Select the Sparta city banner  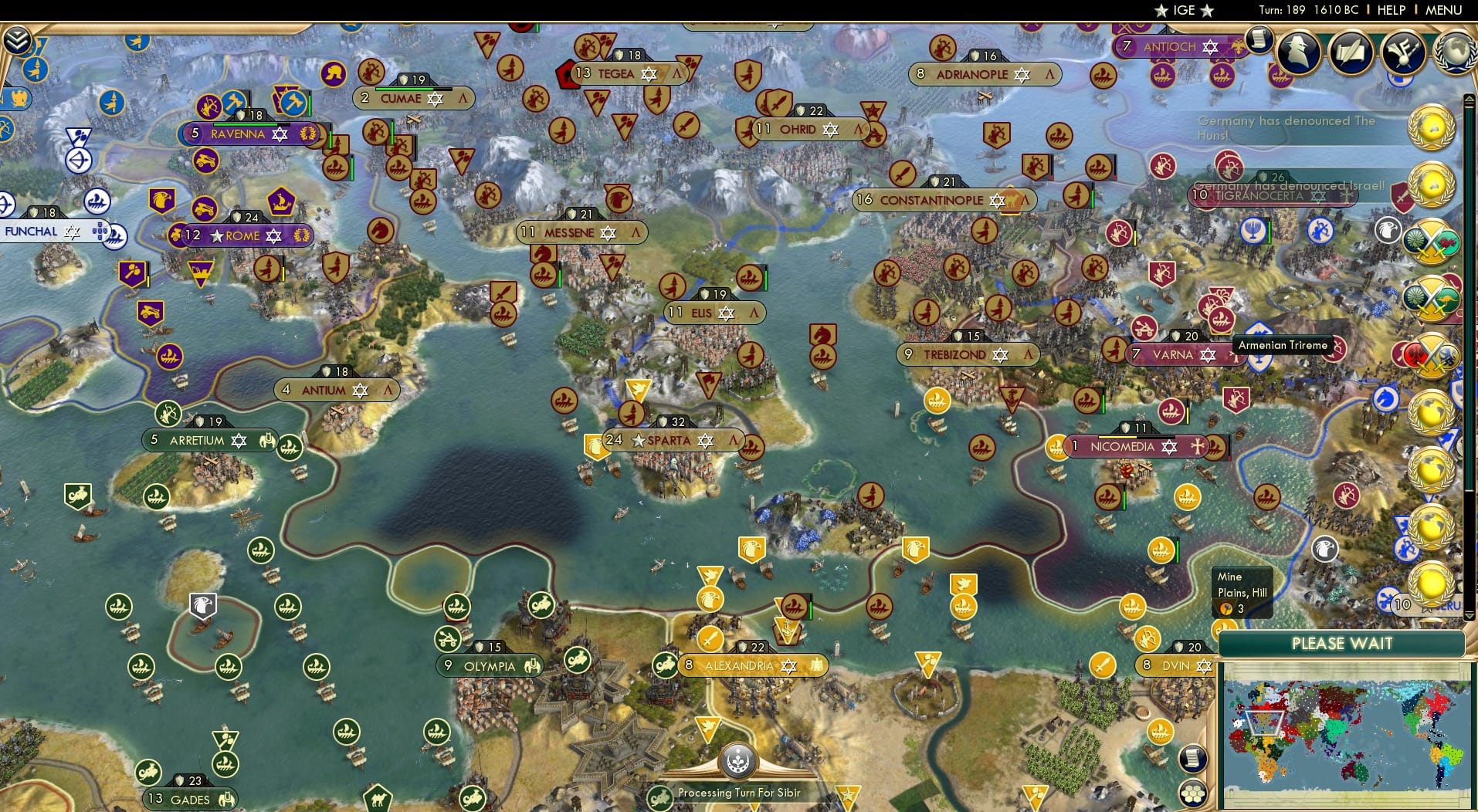coord(670,440)
